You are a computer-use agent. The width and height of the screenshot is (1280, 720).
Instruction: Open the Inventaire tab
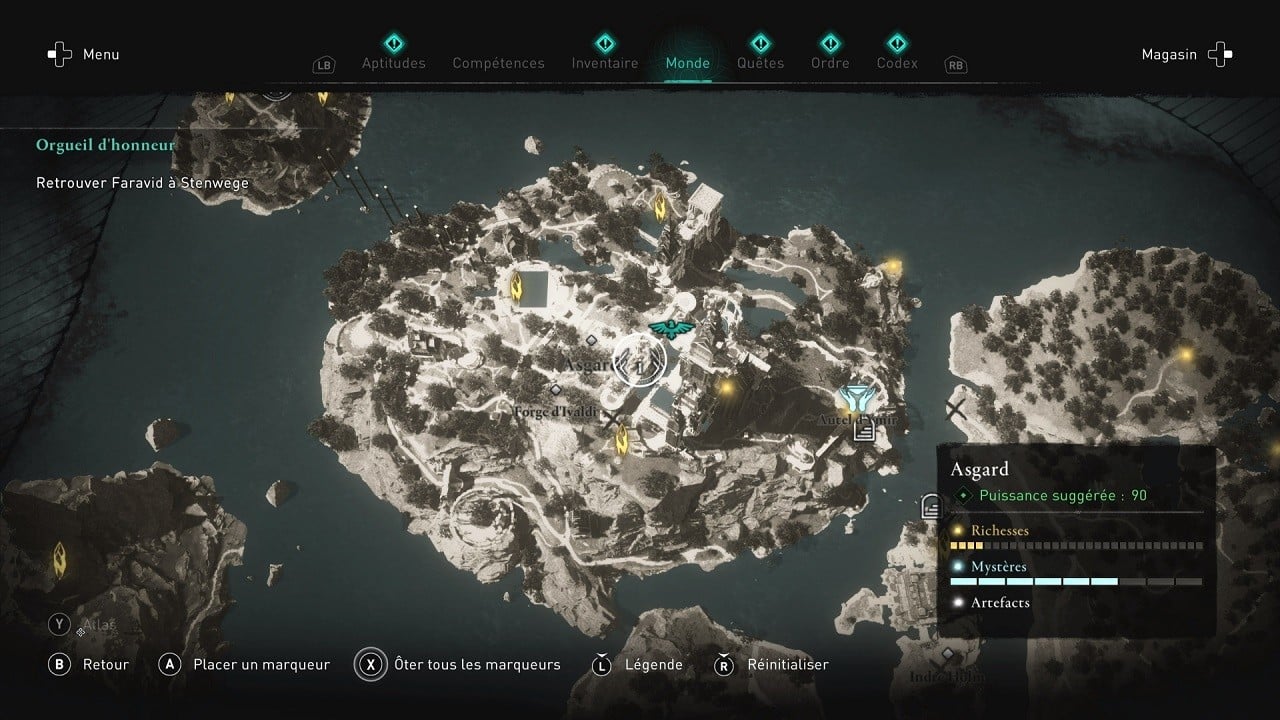[x=604, y=62]
